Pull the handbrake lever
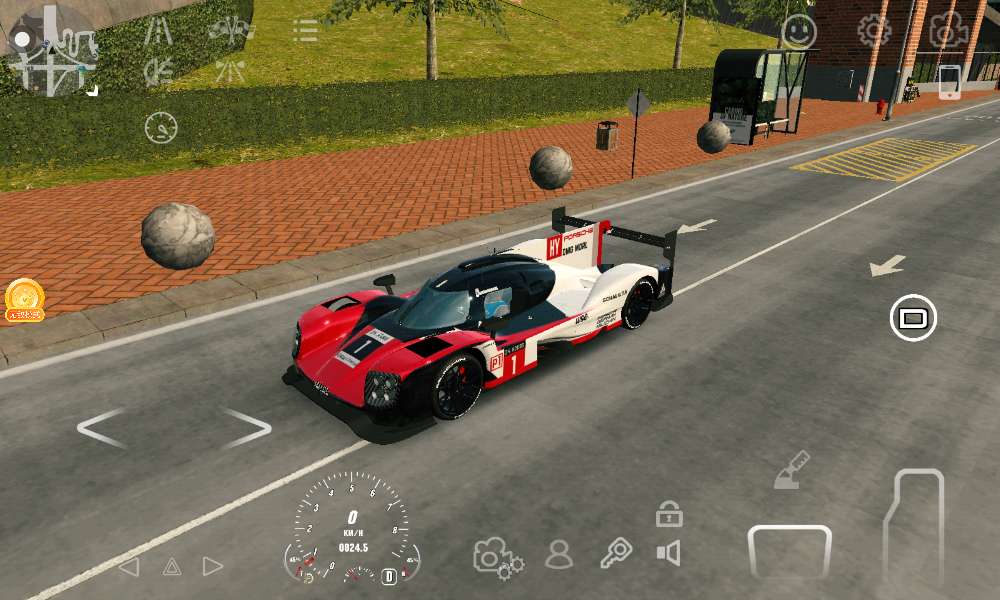 click(791, 470)
